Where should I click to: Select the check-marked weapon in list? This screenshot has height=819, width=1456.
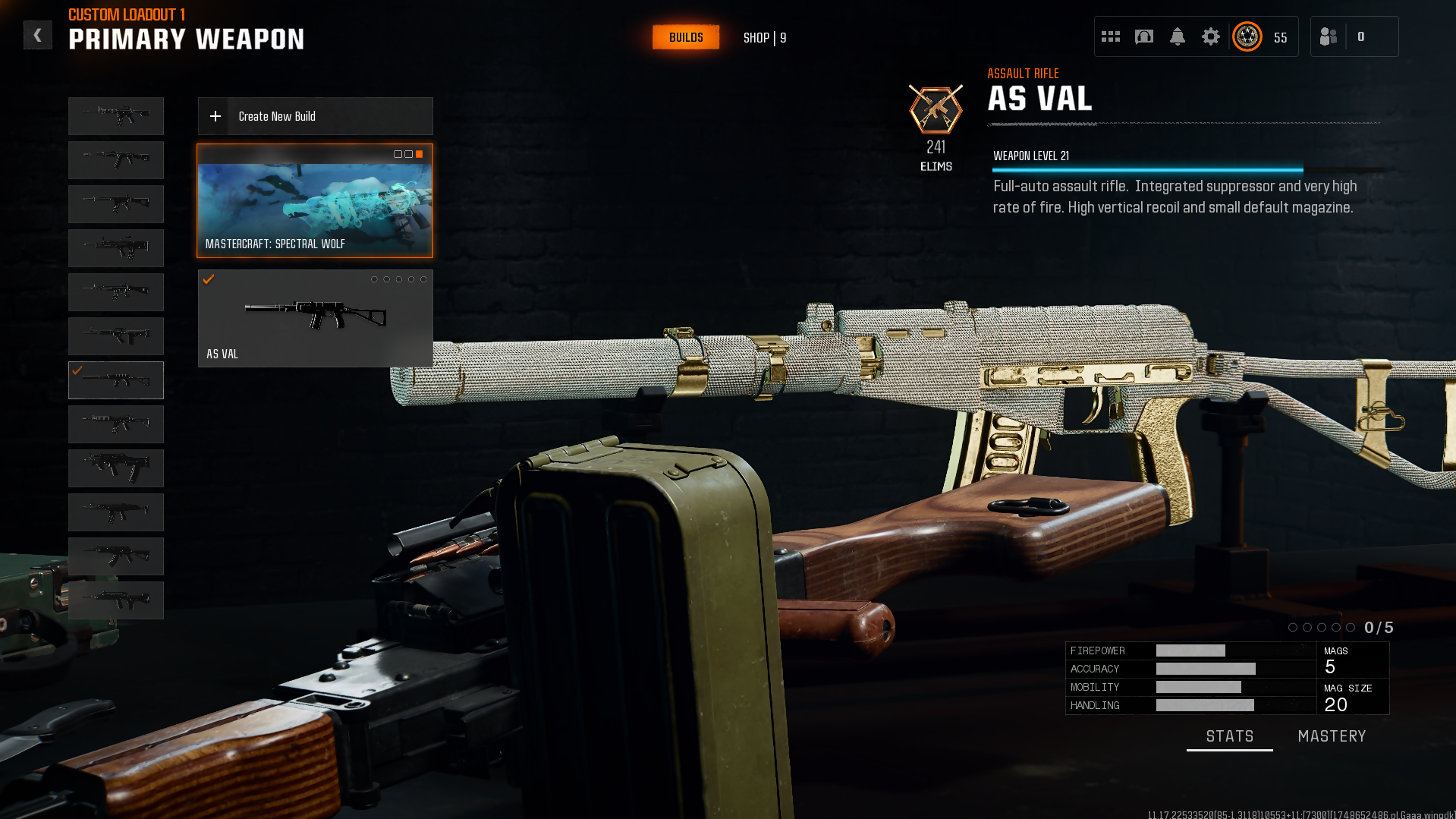[116, 380]
